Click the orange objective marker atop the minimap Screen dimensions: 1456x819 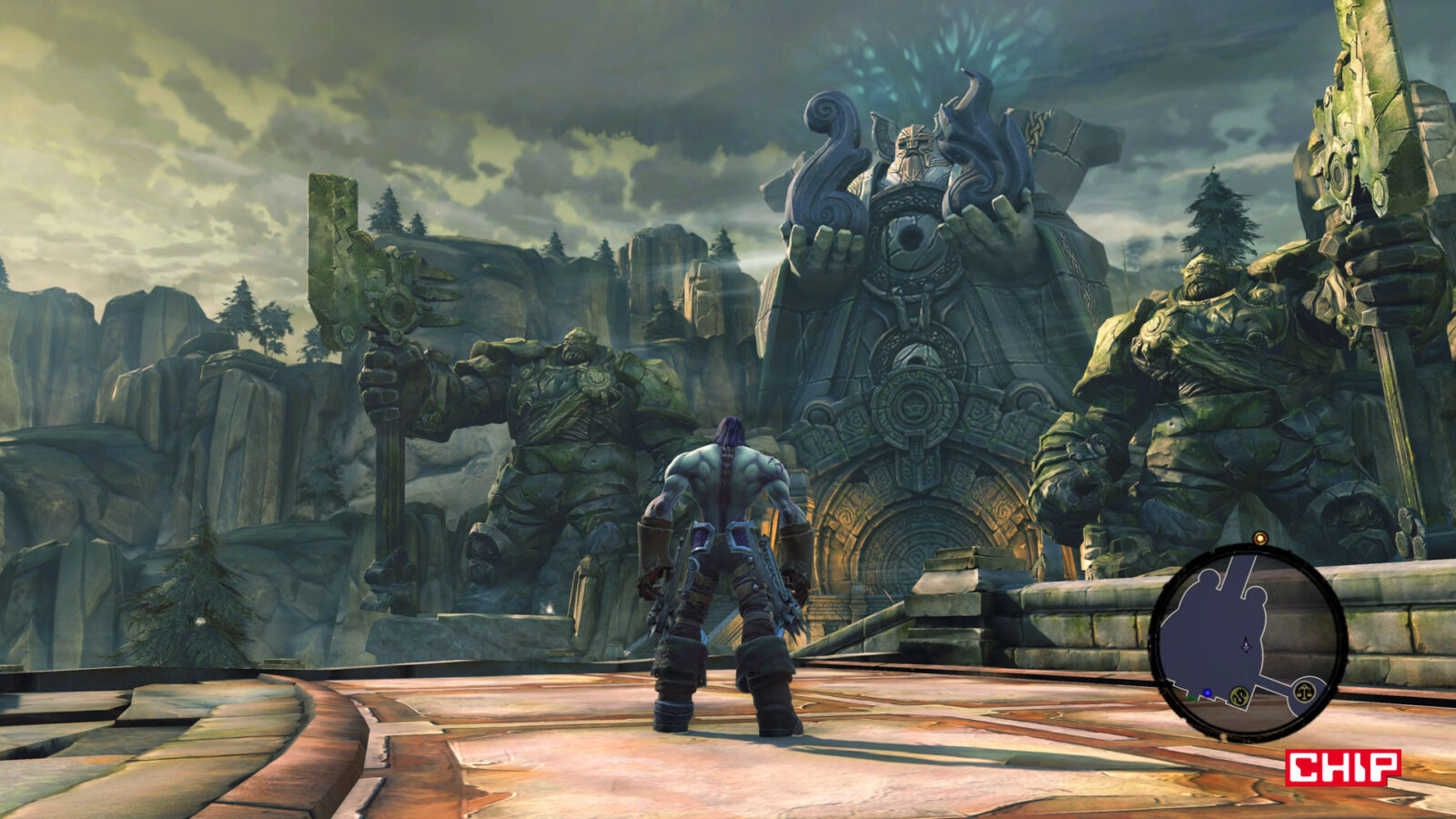click(1260, 539)
